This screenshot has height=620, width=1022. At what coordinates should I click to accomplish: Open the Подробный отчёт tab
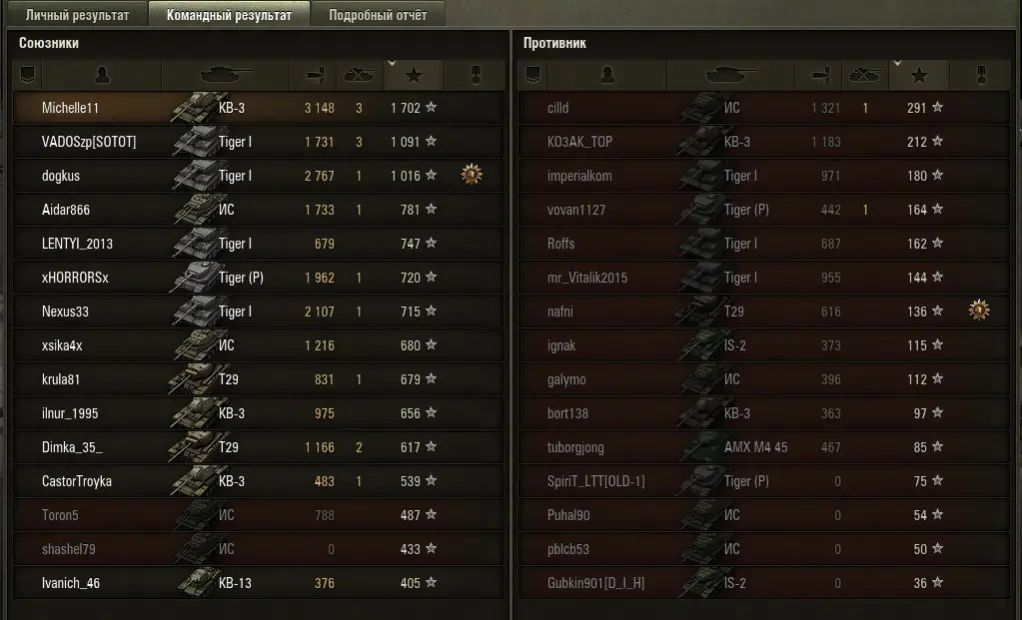pyautogui.click(x=377, y=15)
